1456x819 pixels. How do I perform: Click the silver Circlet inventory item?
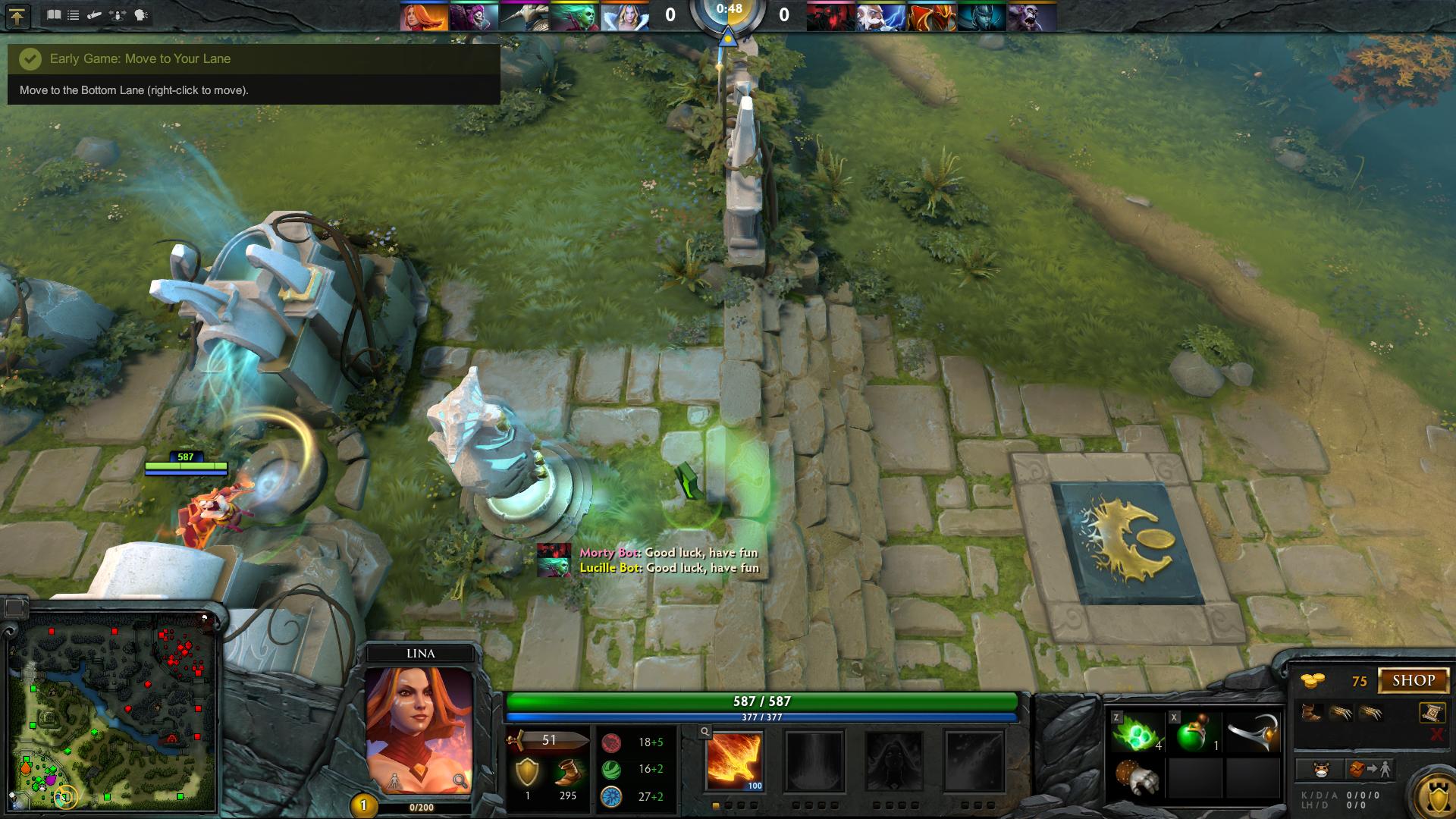[1253, 733]
